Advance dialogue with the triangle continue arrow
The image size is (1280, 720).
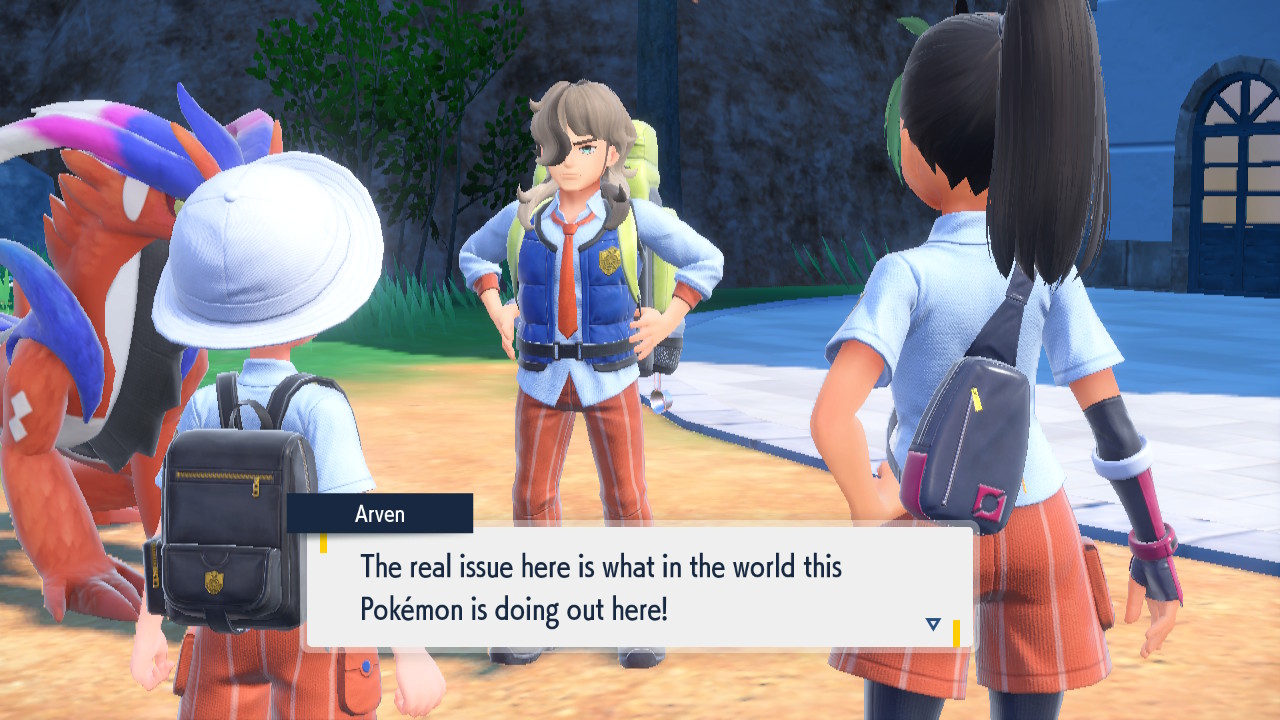point(933,624)
